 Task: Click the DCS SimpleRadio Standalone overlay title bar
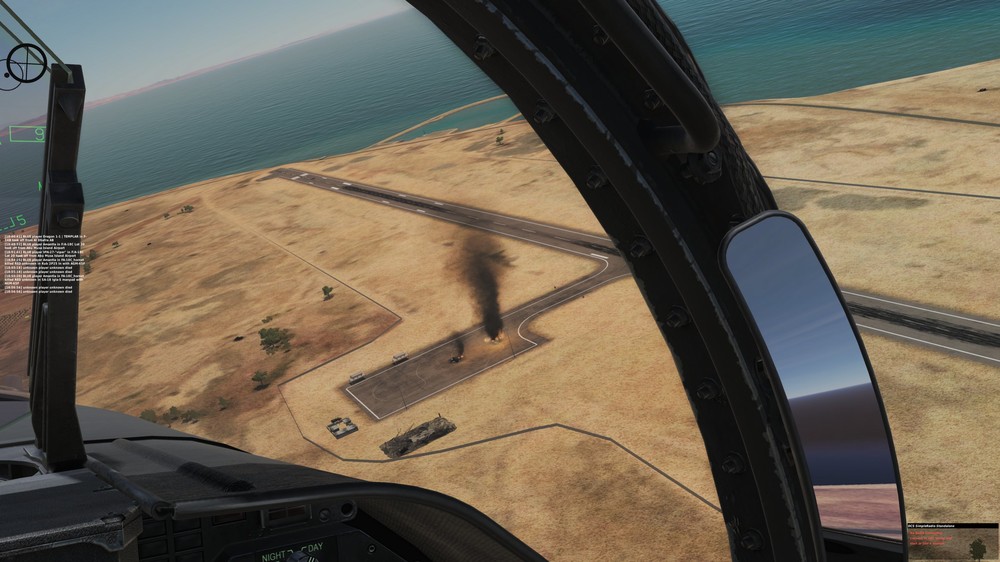point(951,526)
